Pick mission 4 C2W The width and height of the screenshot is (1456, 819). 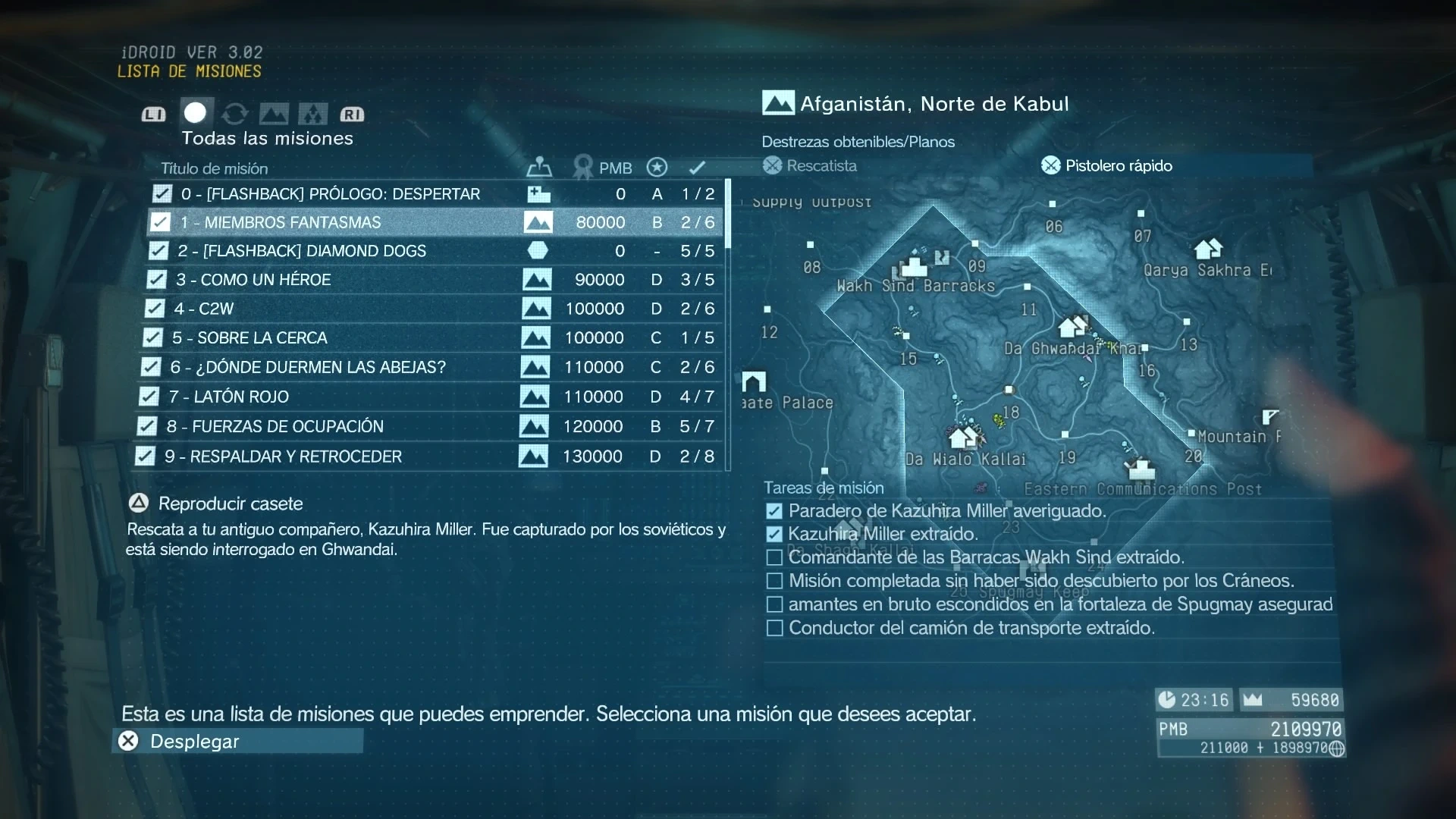[203, 309]
